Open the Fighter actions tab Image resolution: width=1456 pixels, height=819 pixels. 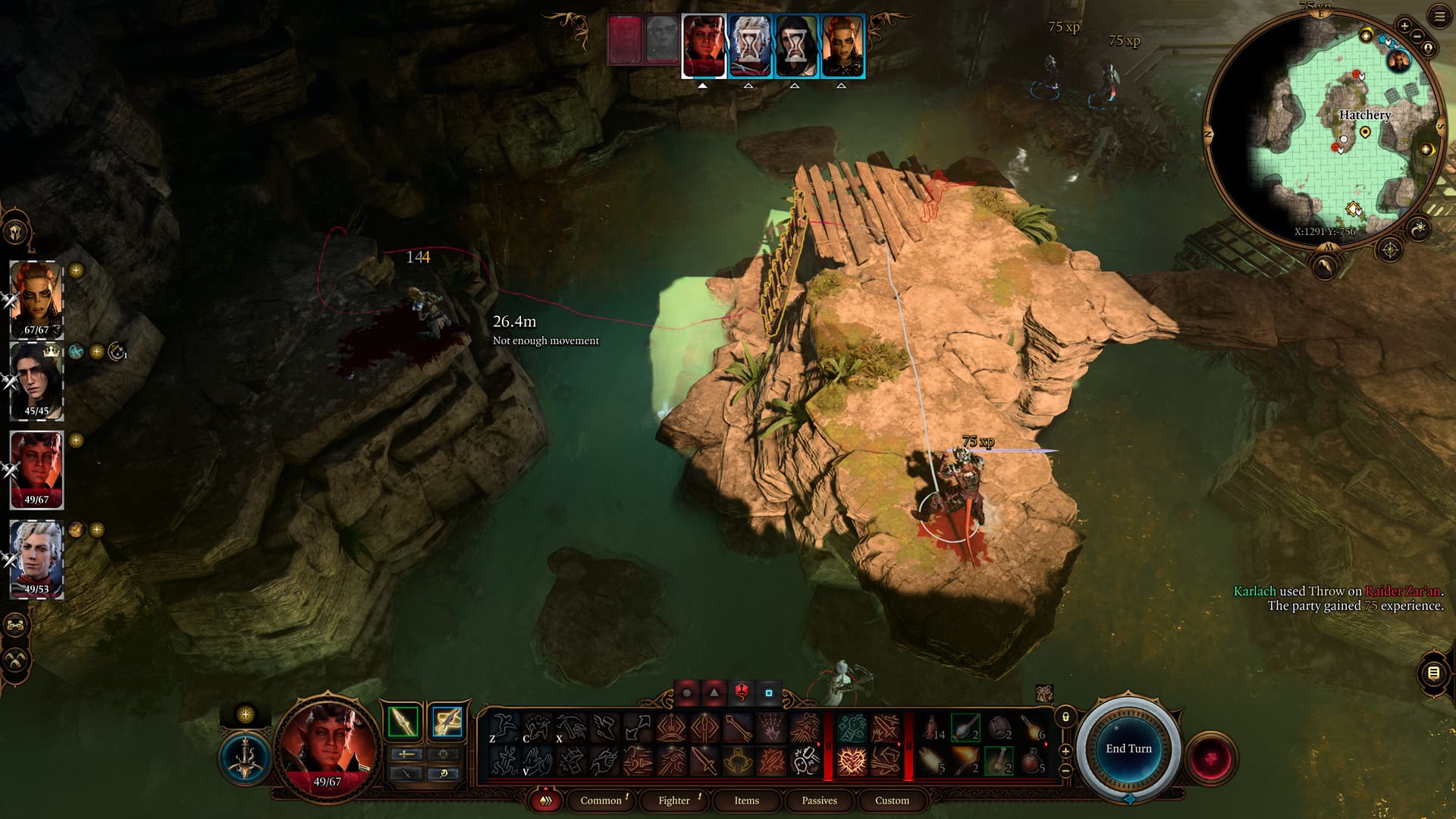click(673, 800)
